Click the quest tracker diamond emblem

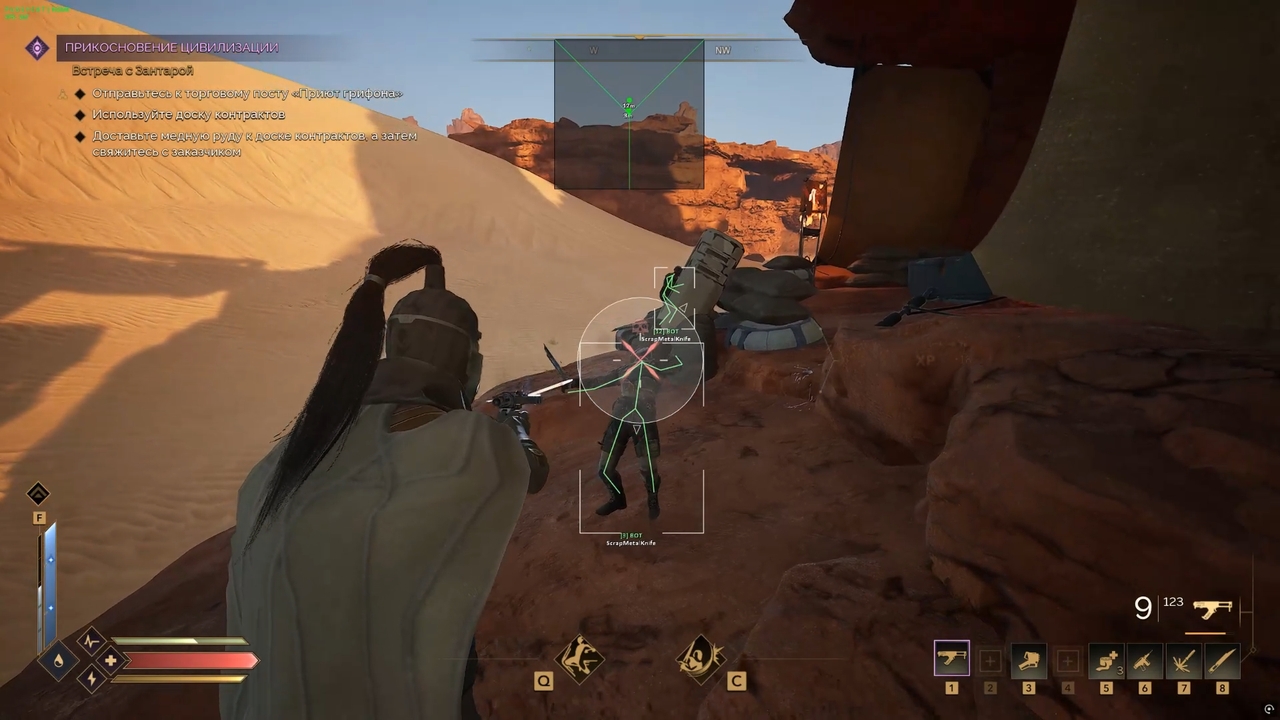coord(37,48)
